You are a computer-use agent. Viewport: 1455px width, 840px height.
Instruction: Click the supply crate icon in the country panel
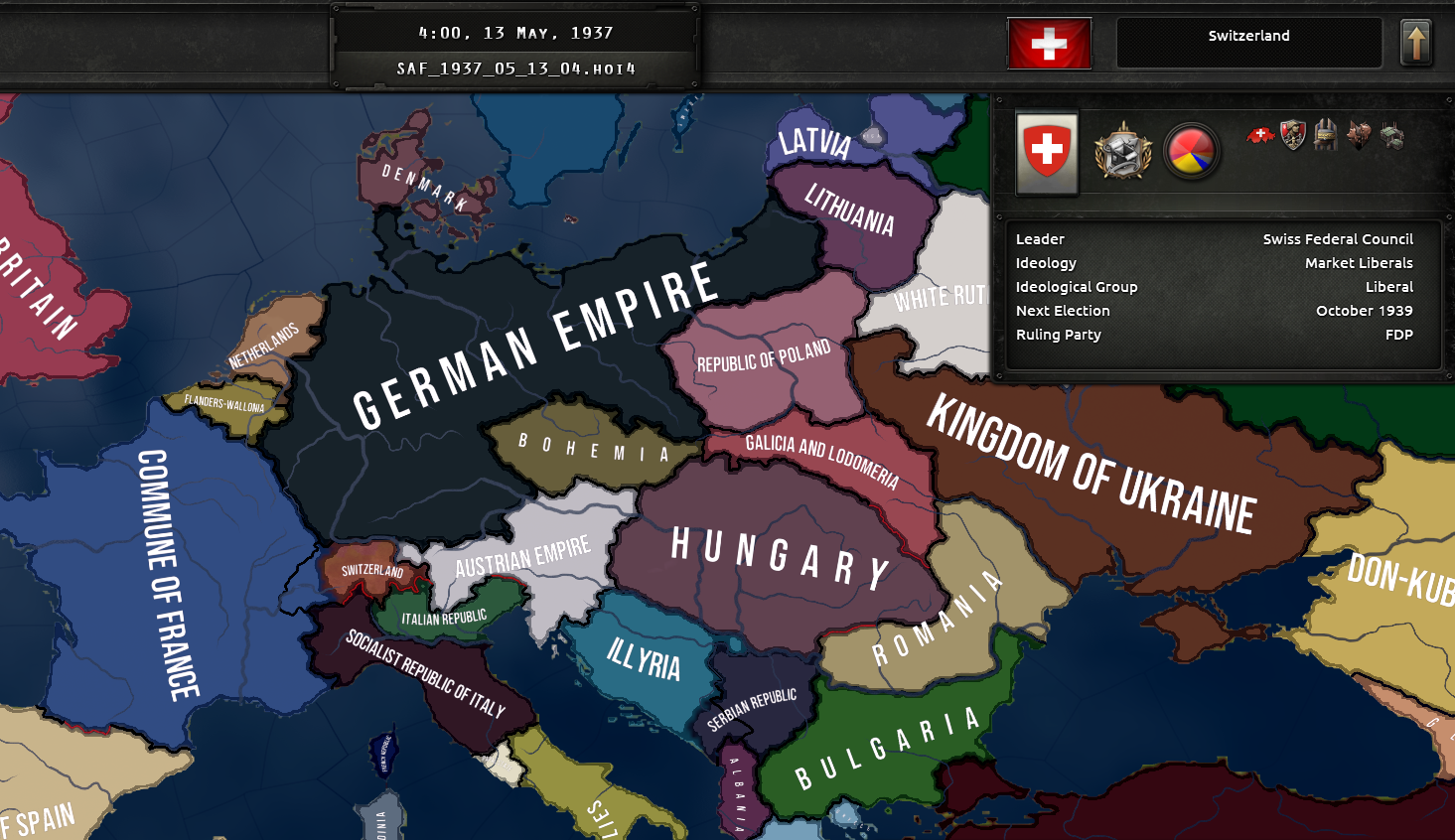click(1325, 136)
